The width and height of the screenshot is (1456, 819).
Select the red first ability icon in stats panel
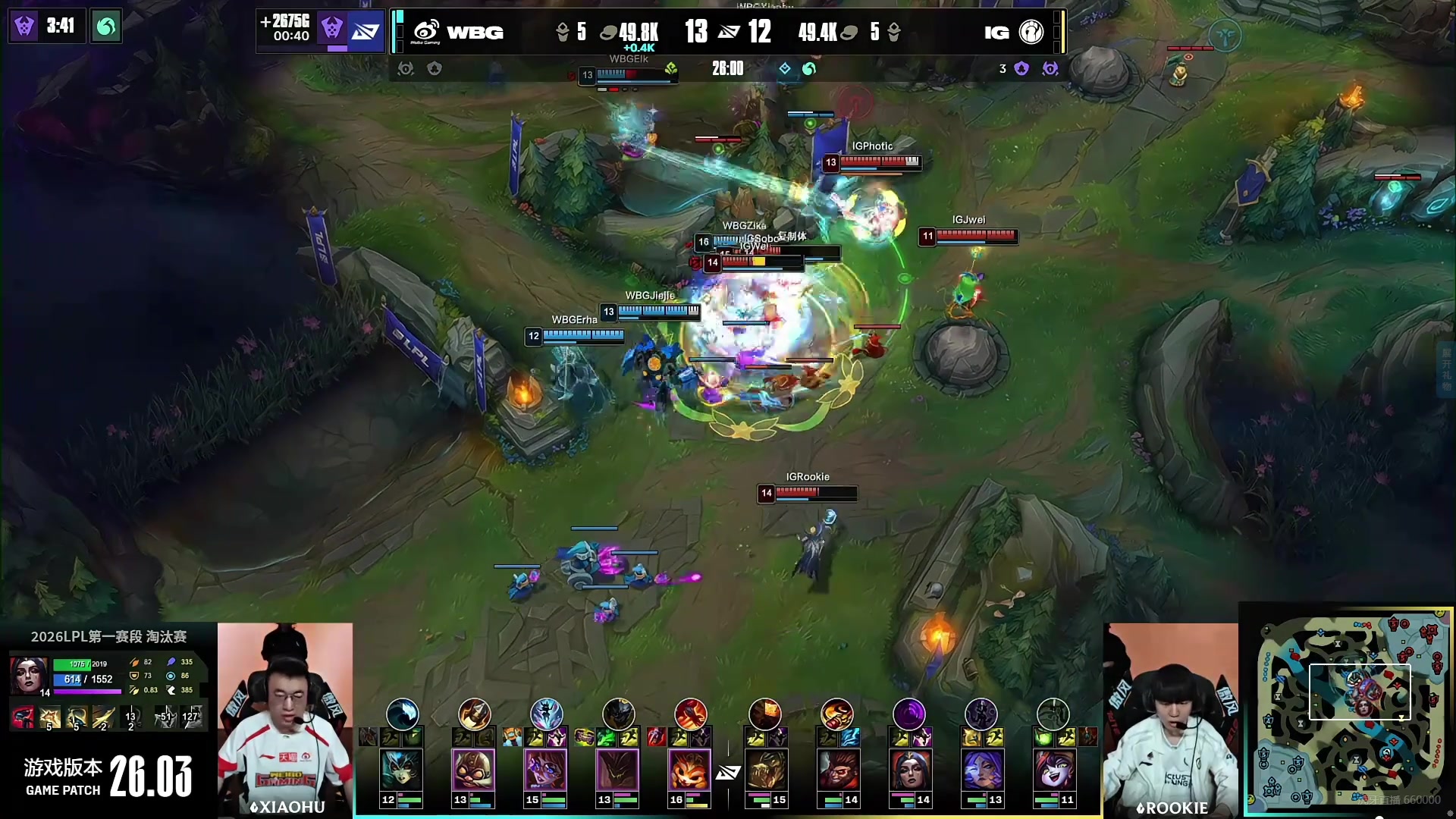click(23, 716)
